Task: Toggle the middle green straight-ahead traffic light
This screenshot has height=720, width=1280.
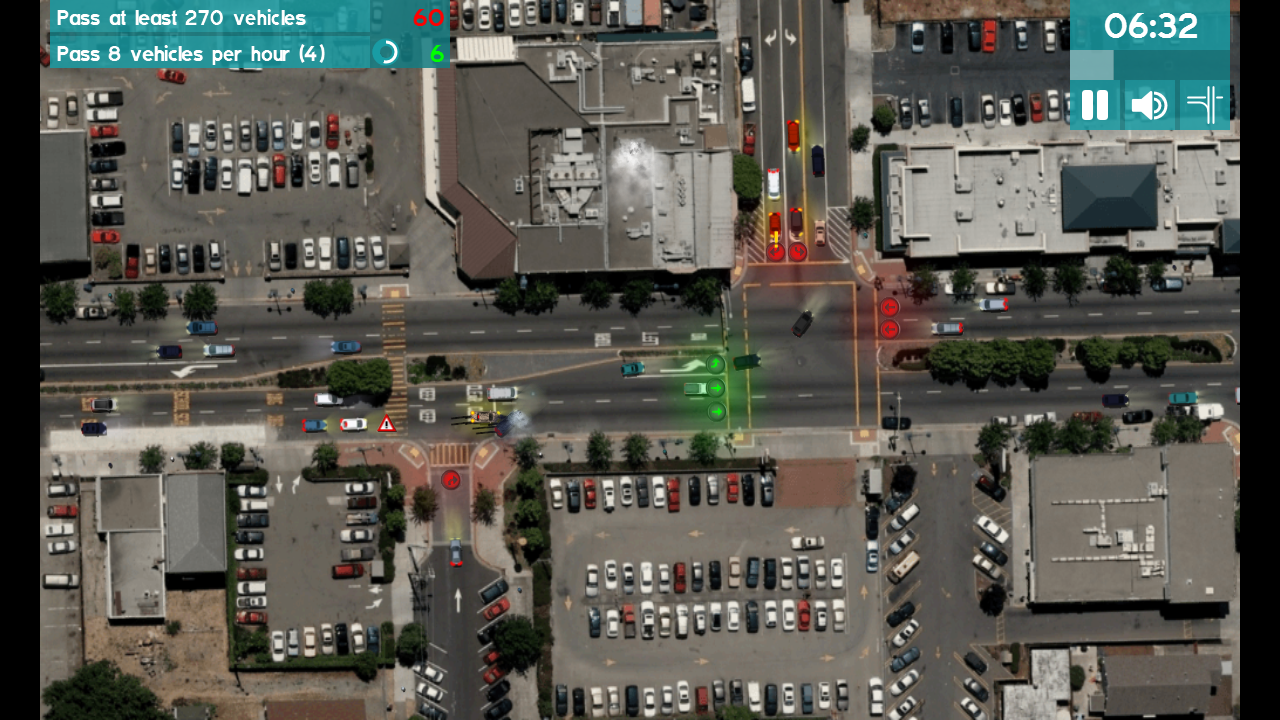Action: point(716,388)
